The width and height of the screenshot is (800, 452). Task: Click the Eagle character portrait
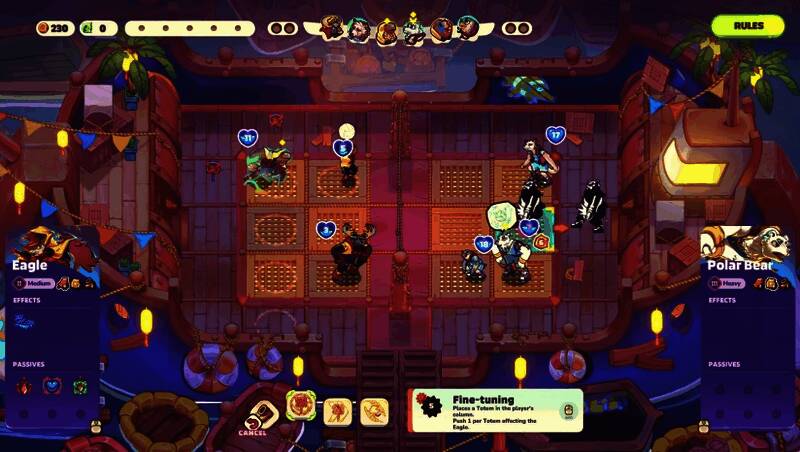point(47,246)
